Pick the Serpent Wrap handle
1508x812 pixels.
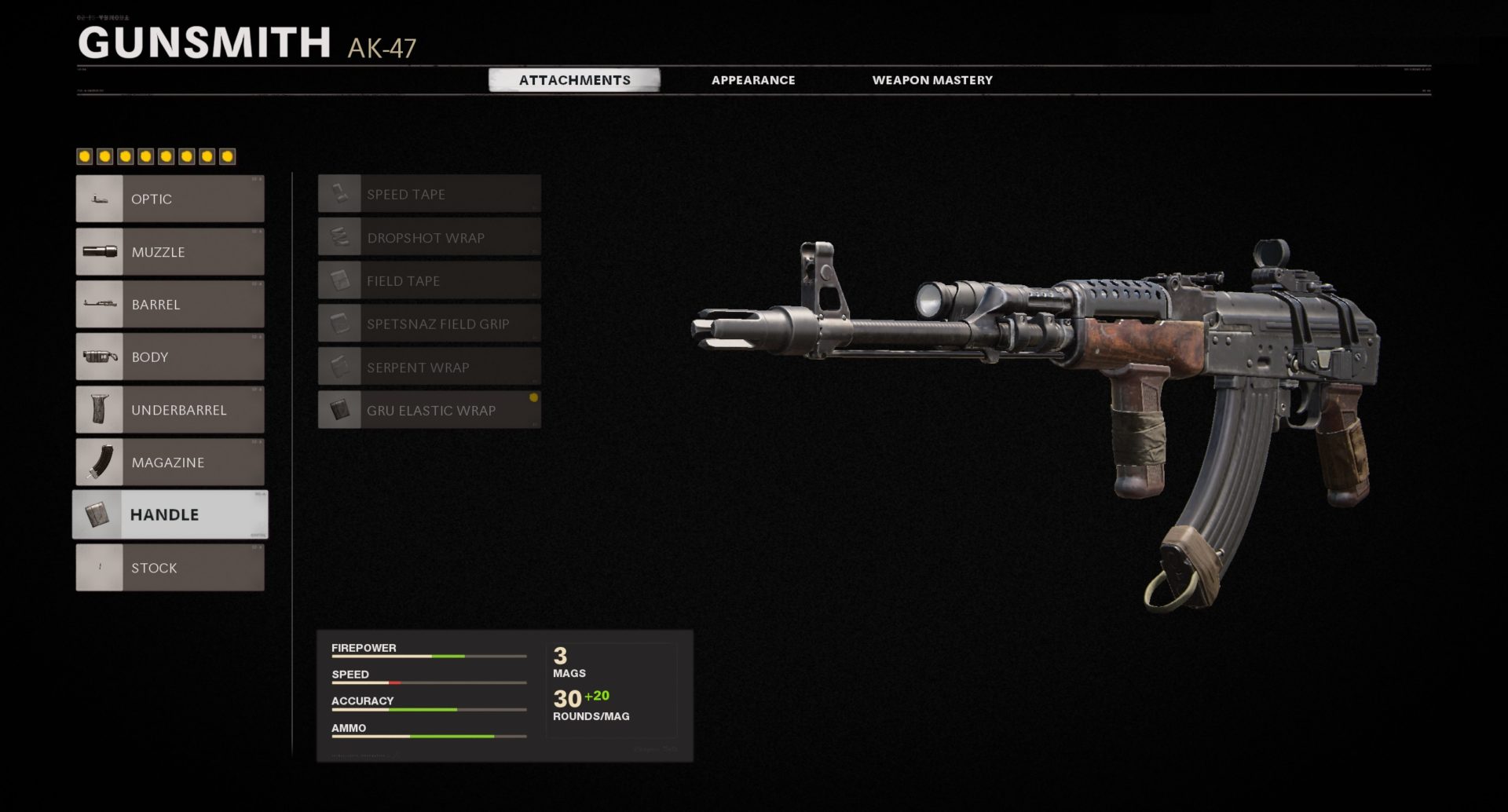point(430,367)
